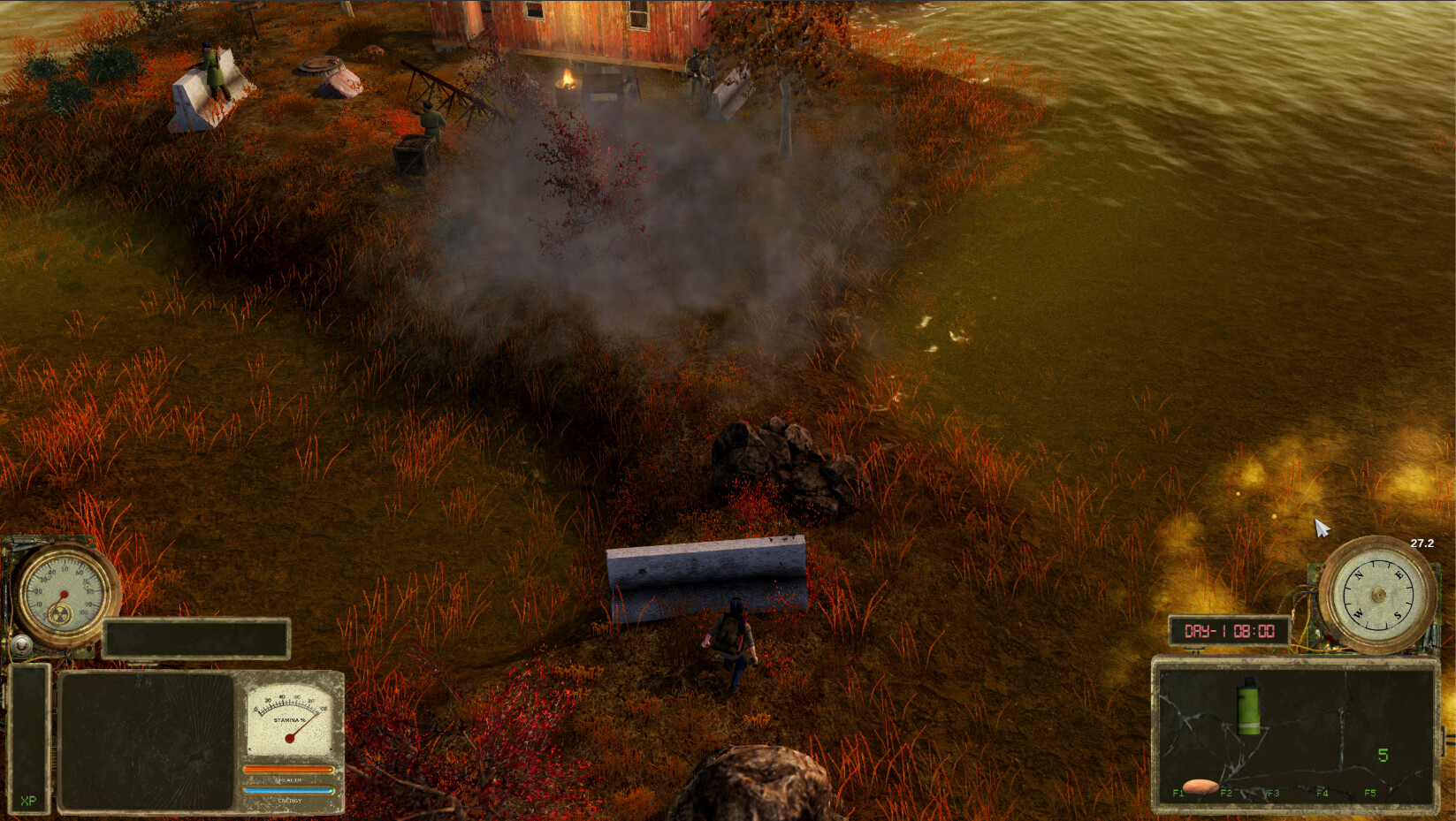Screen dimensions: 1456x821
Task: Click the orange health bar
Action: click(x=288, y=770)
